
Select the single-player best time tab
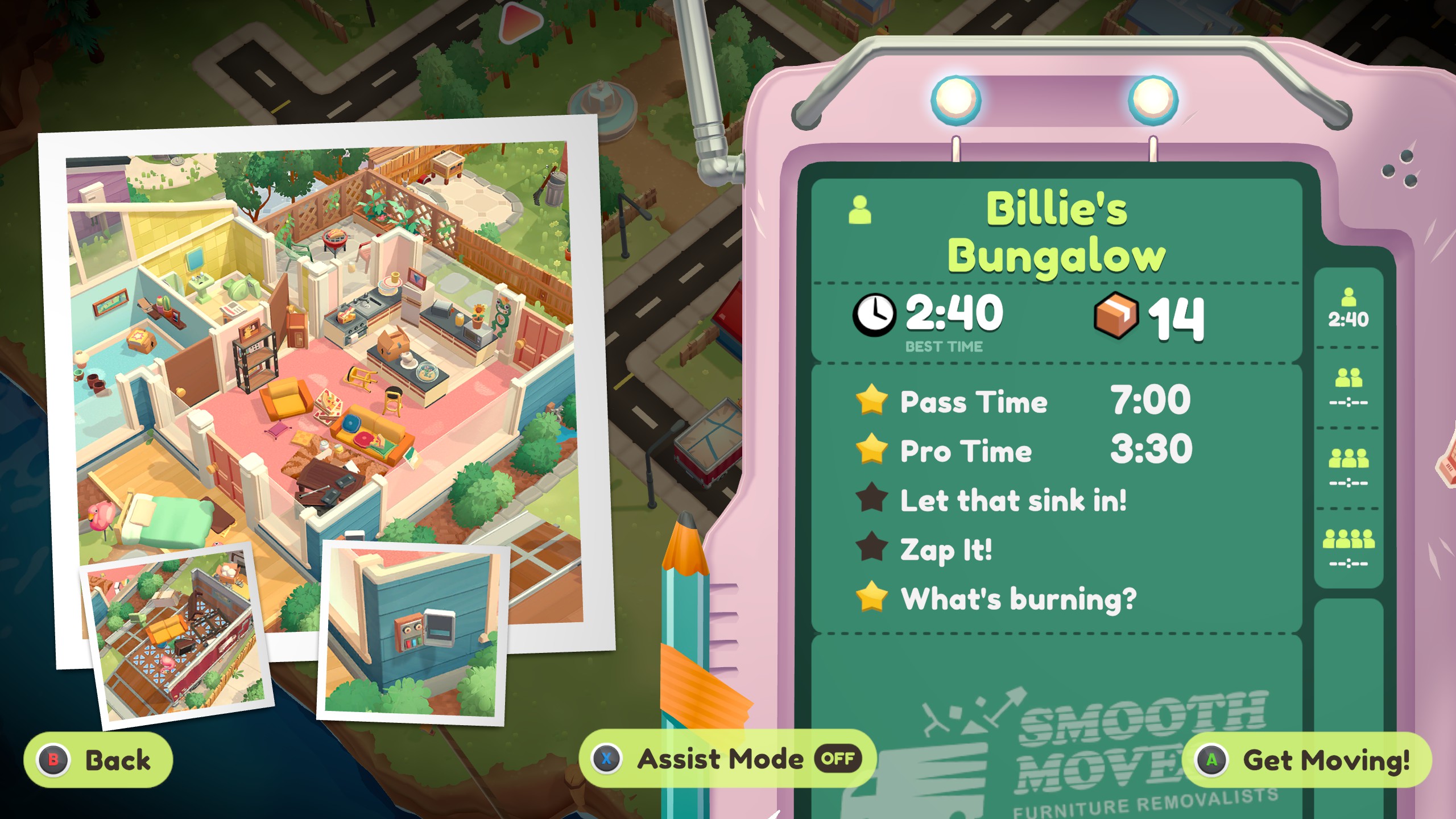(1348, 309)
